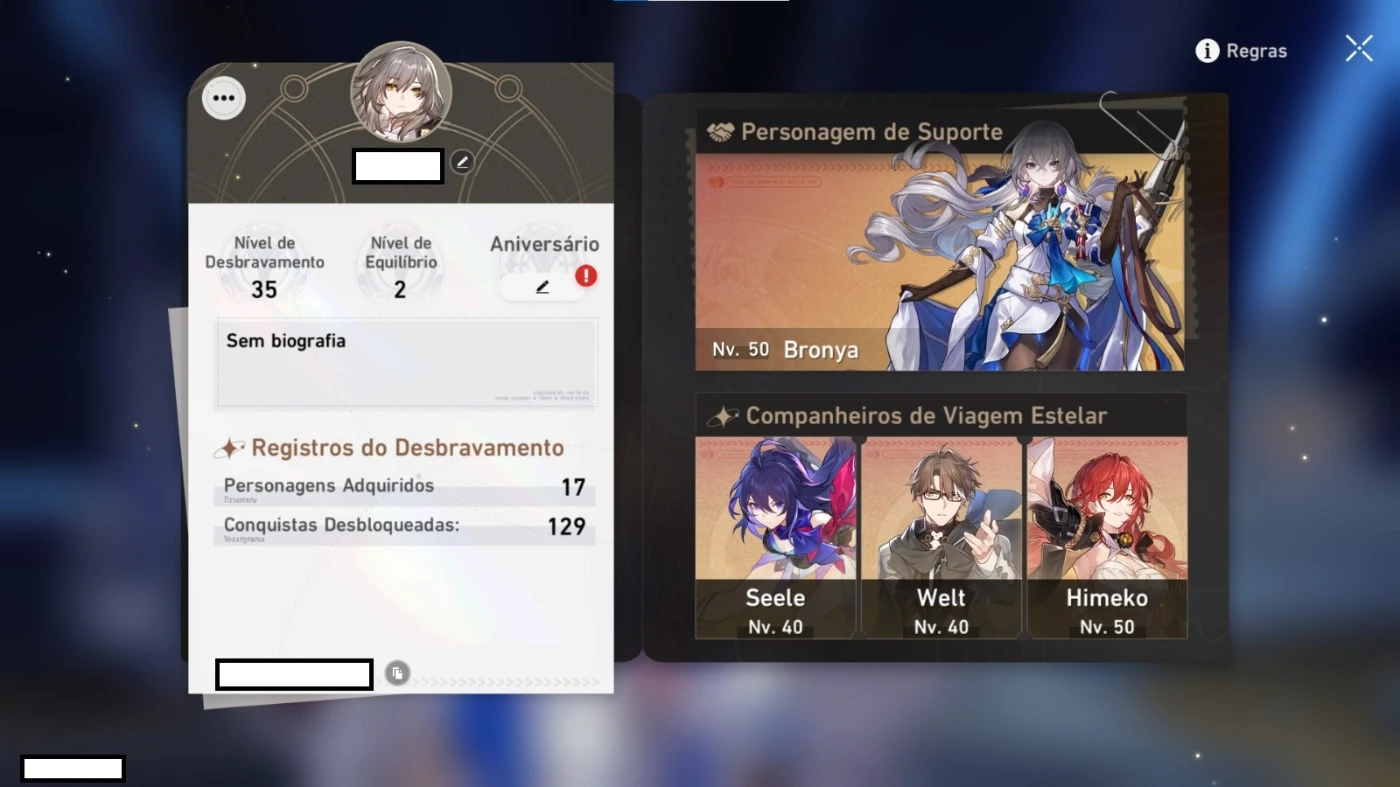Edit the Sem biografia text field
1400x787 pixels.
click(405, 360)
